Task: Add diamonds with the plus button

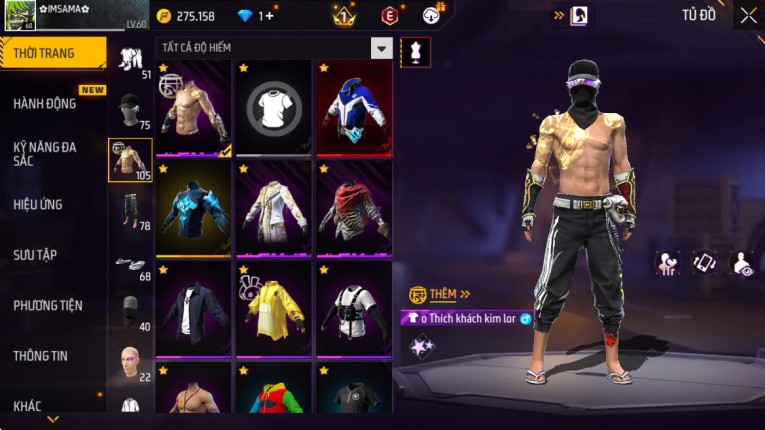Action: pos(268,16)
